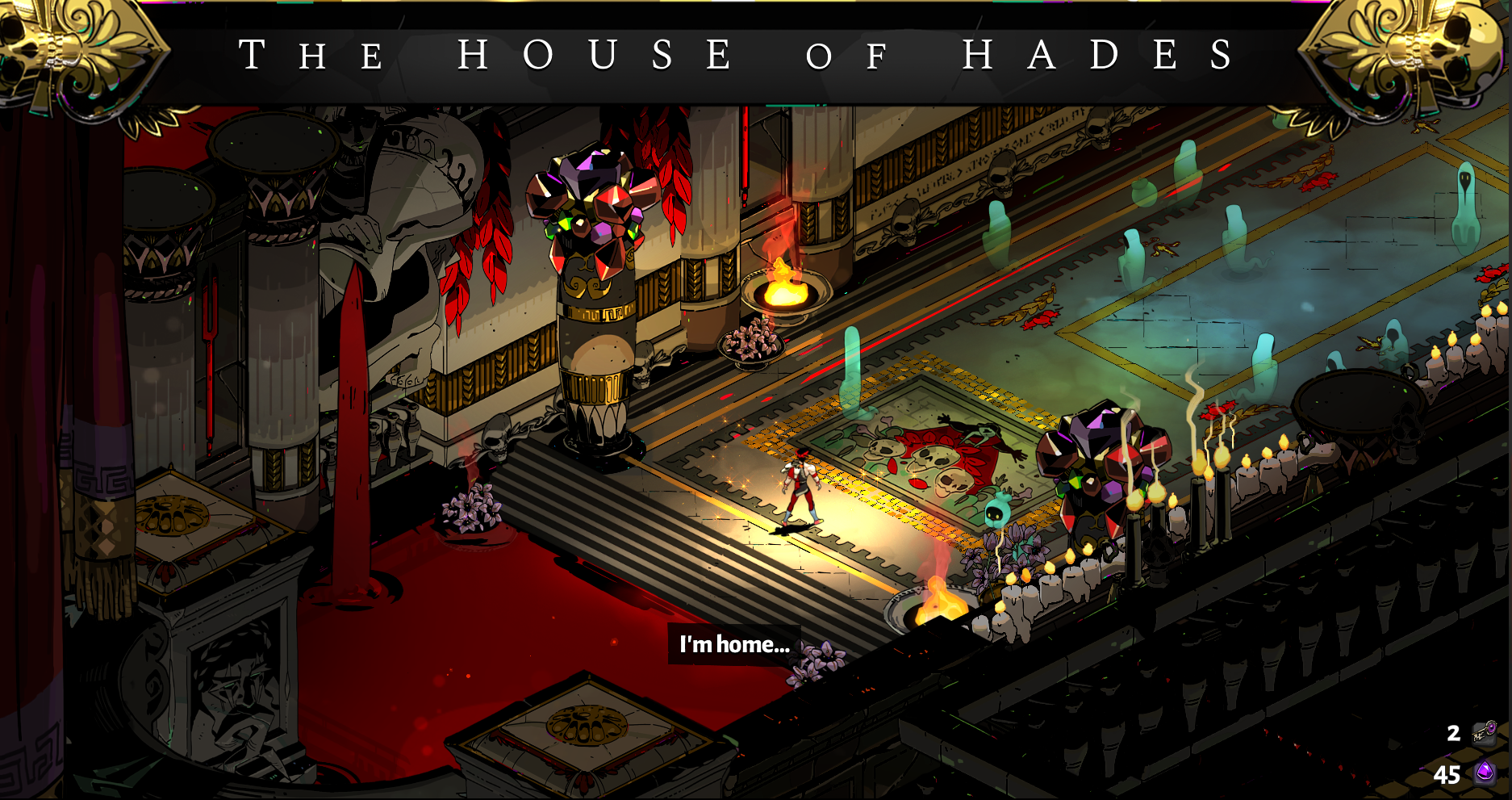Screen dimensions: 1512x800
Task: Click the purple Darkness gem icon
Action: 1485,773
